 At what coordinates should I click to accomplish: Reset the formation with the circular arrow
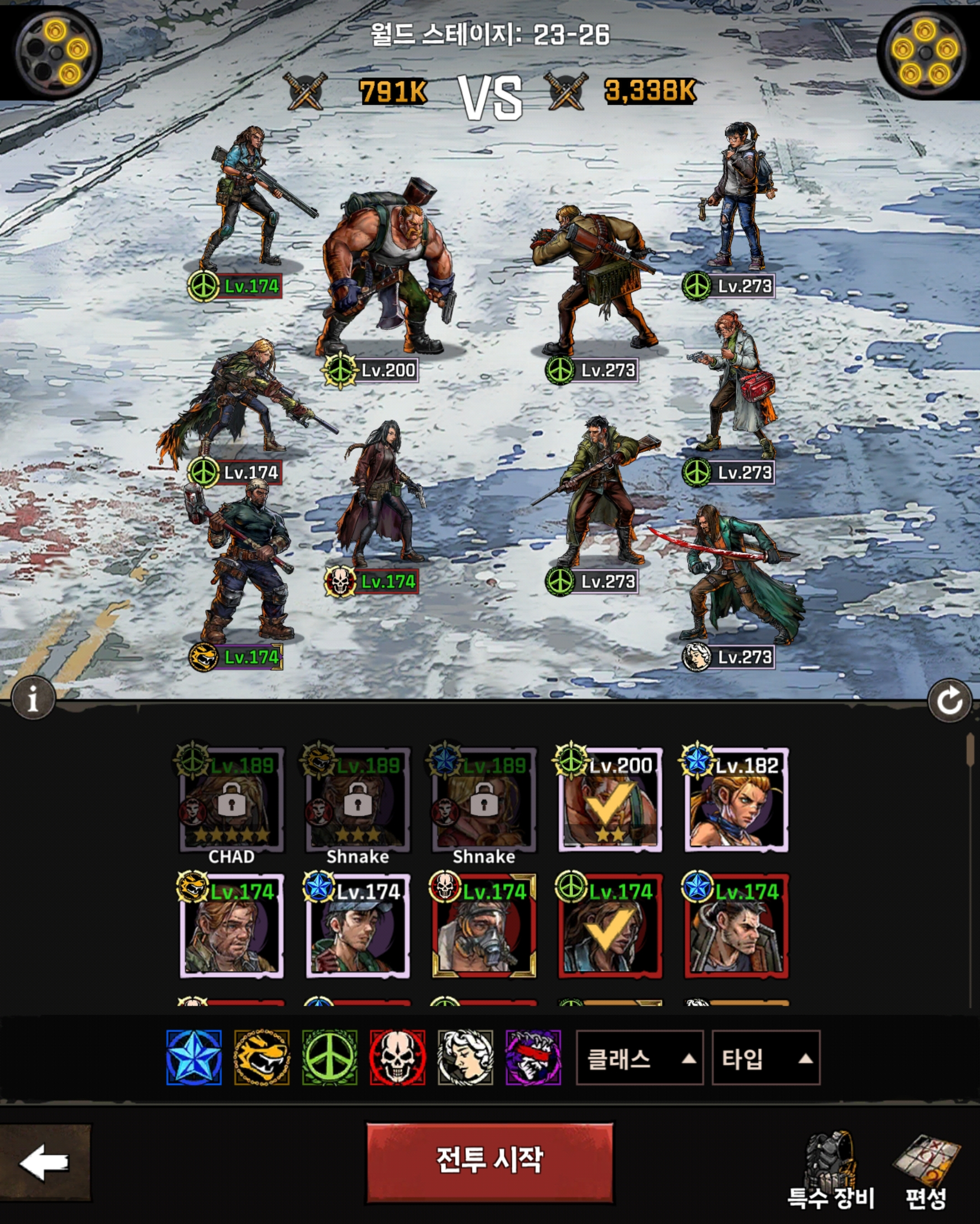[x=949, y=701]
